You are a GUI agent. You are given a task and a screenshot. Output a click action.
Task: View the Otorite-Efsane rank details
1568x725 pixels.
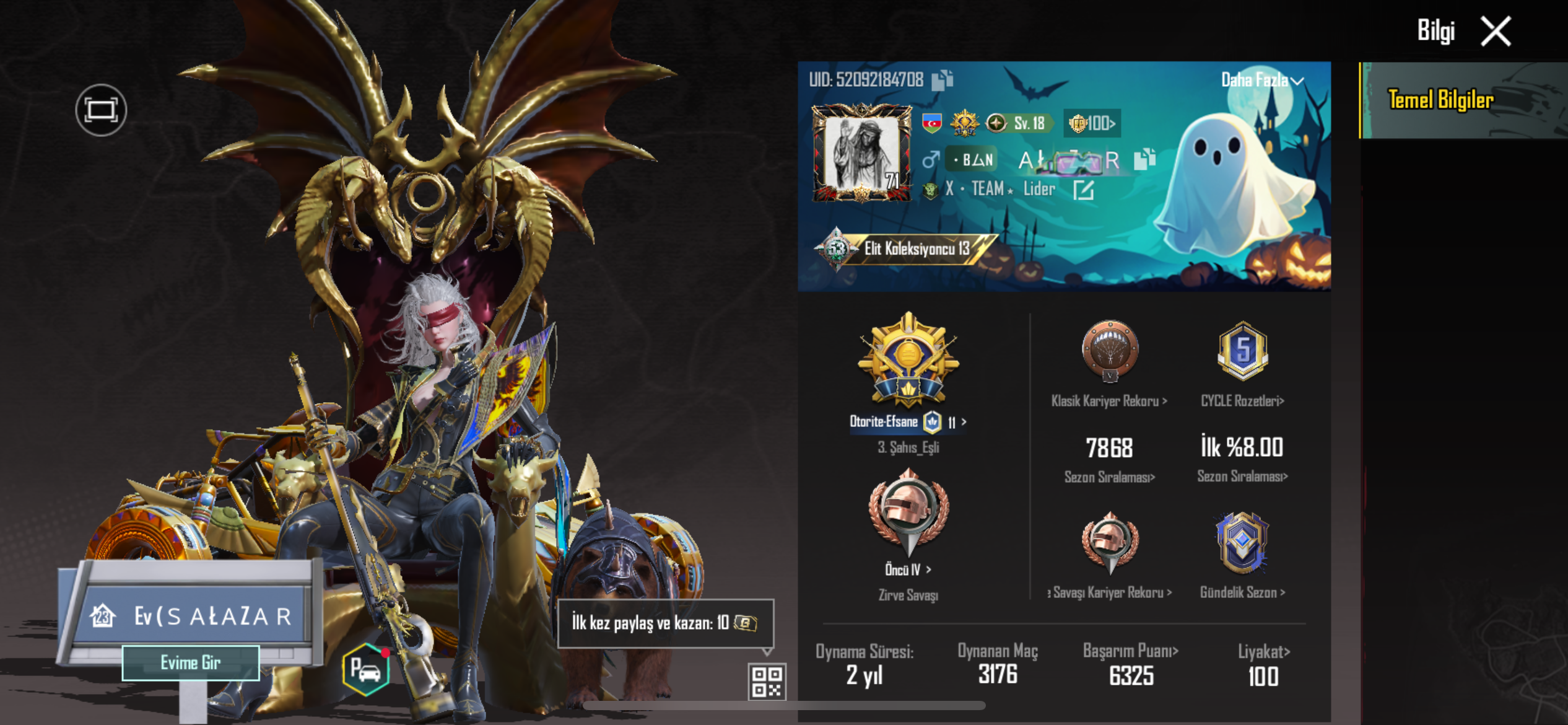pyautogui.click(x=908, y=421)
